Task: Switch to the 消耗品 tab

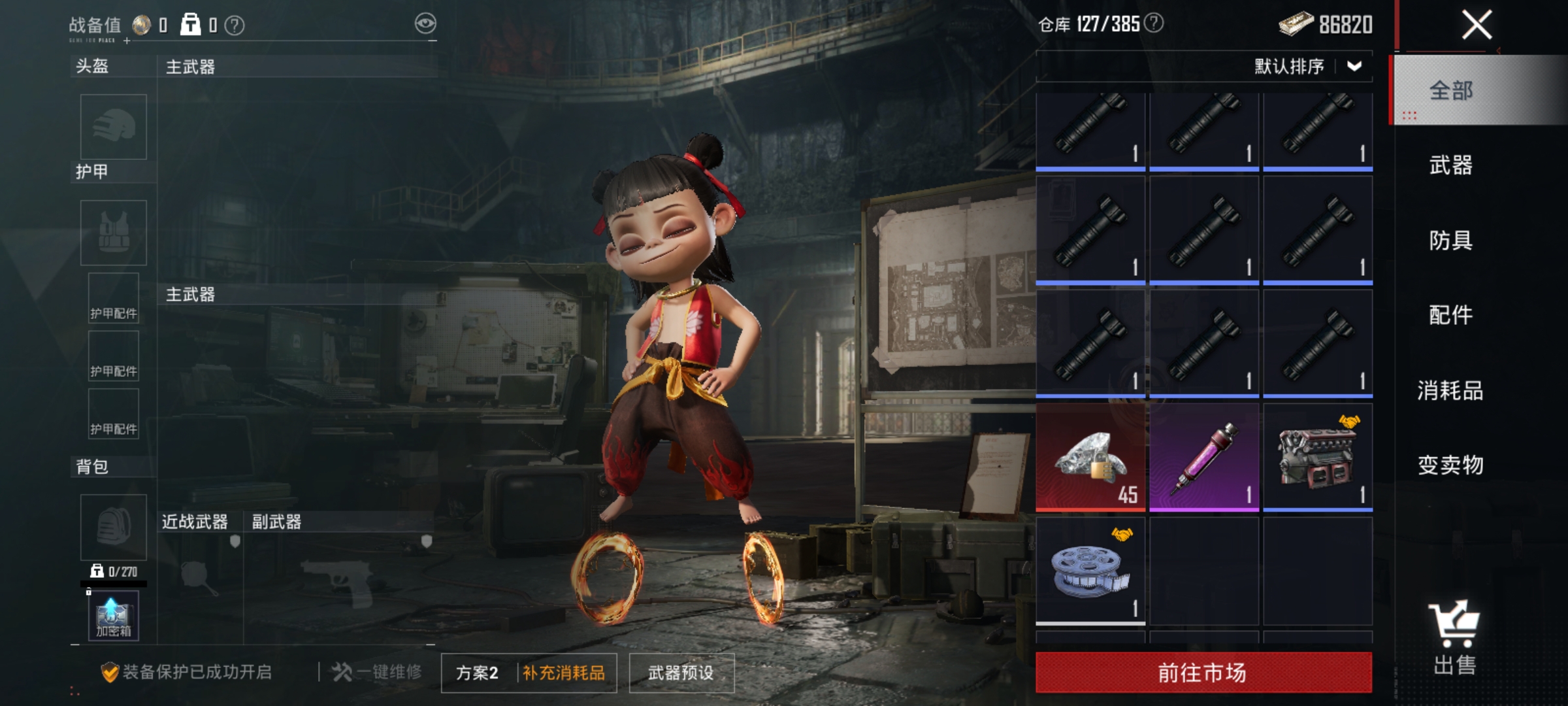Action: [1450, 390]
